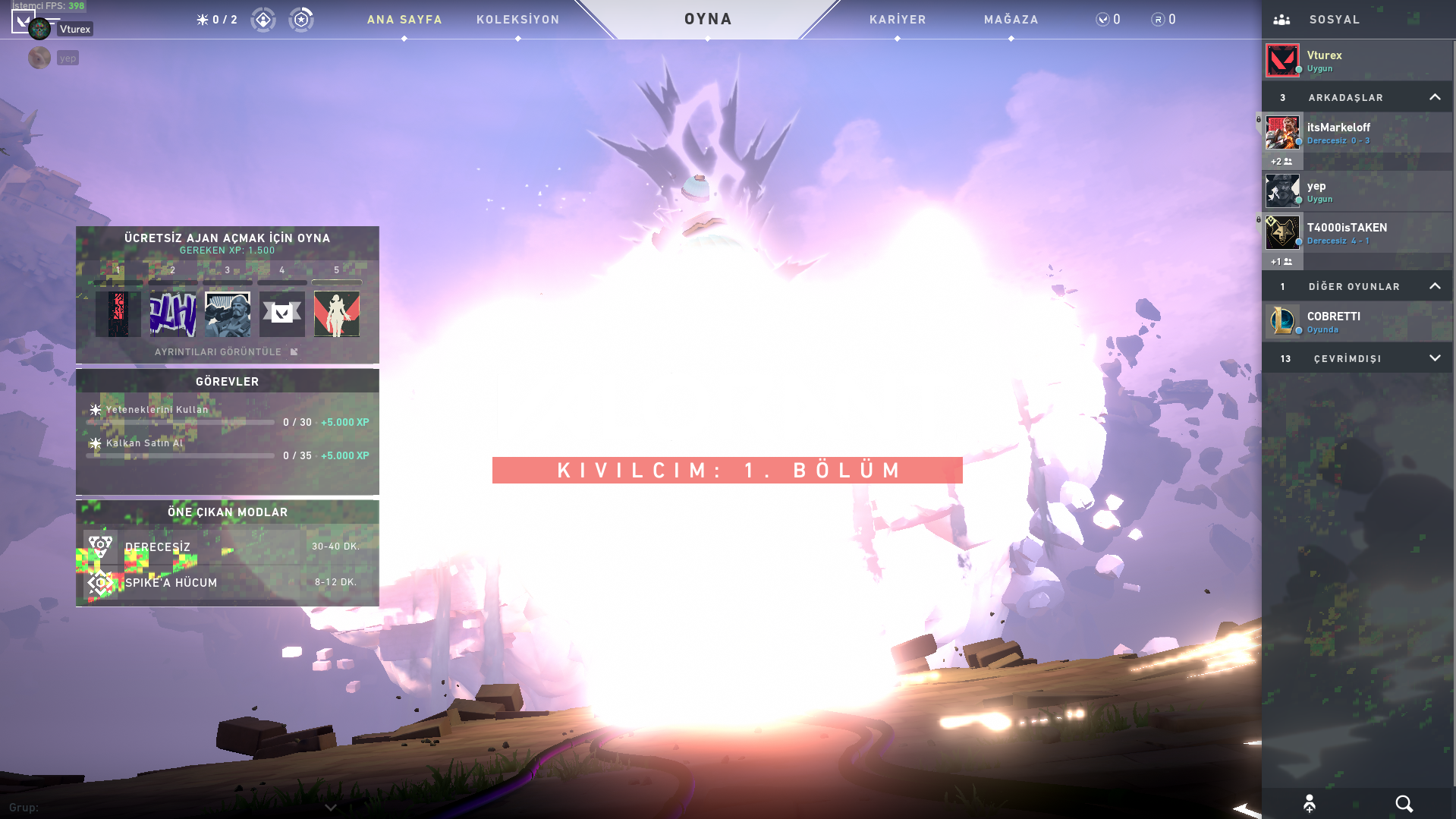The image size is (1456, 819).
Task: Switch to the Koleksiyon tab
Action: [517, 20]
